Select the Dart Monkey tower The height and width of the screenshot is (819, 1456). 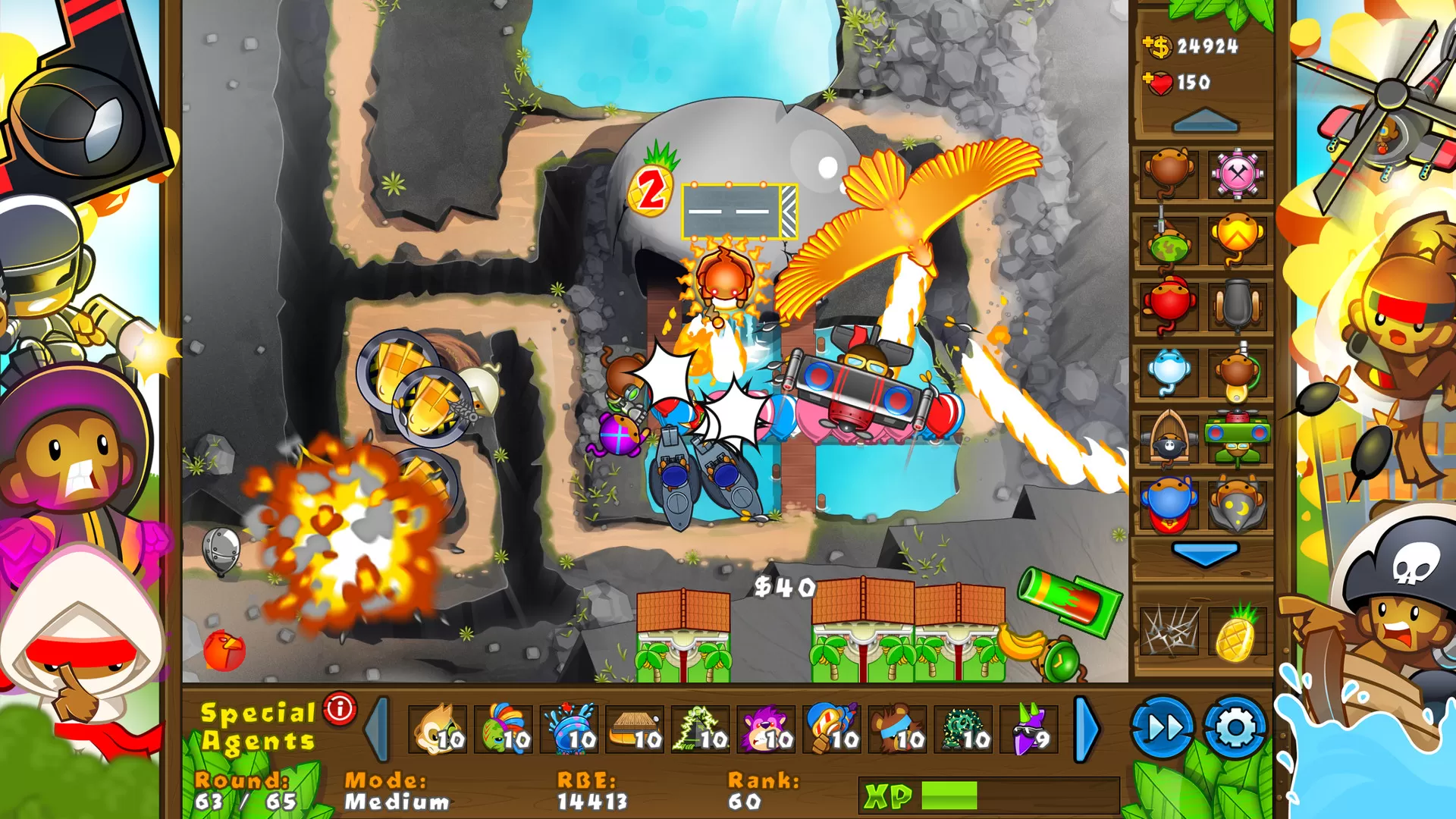point(1169,172)
